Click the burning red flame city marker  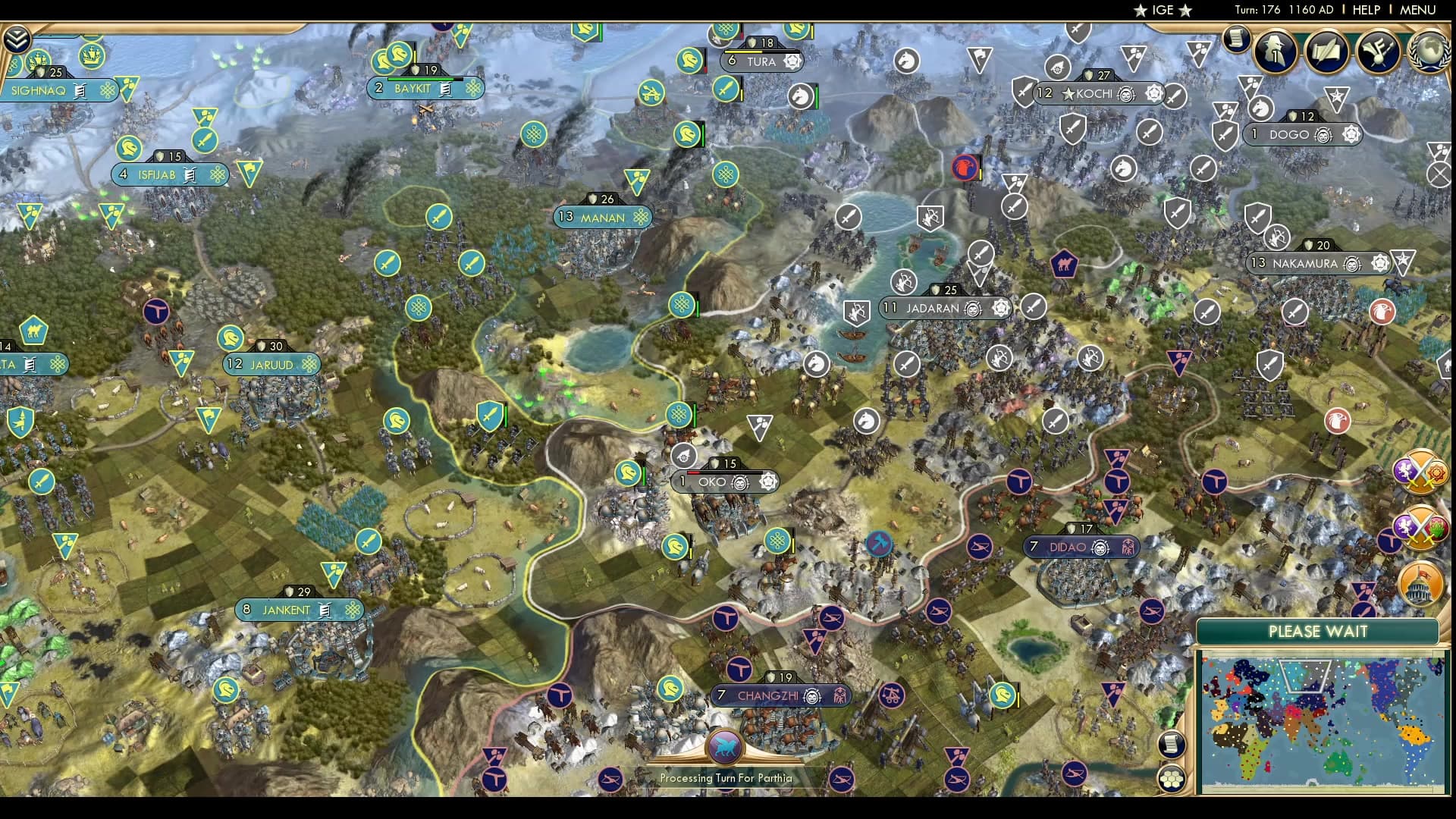[x=964, y=168]
